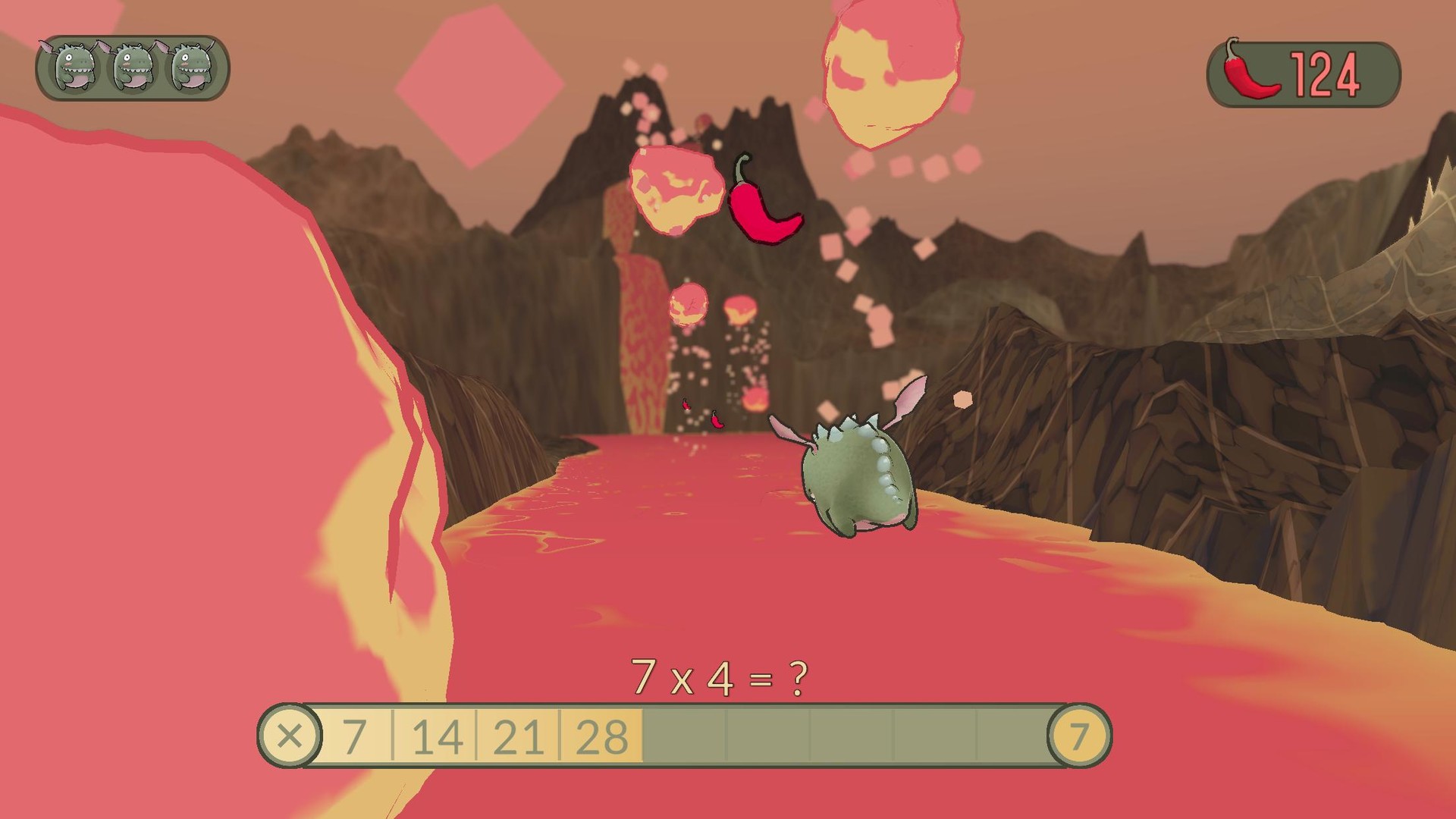Click the divider after the number 28
1456x819 pixels.
coord(641,734)
